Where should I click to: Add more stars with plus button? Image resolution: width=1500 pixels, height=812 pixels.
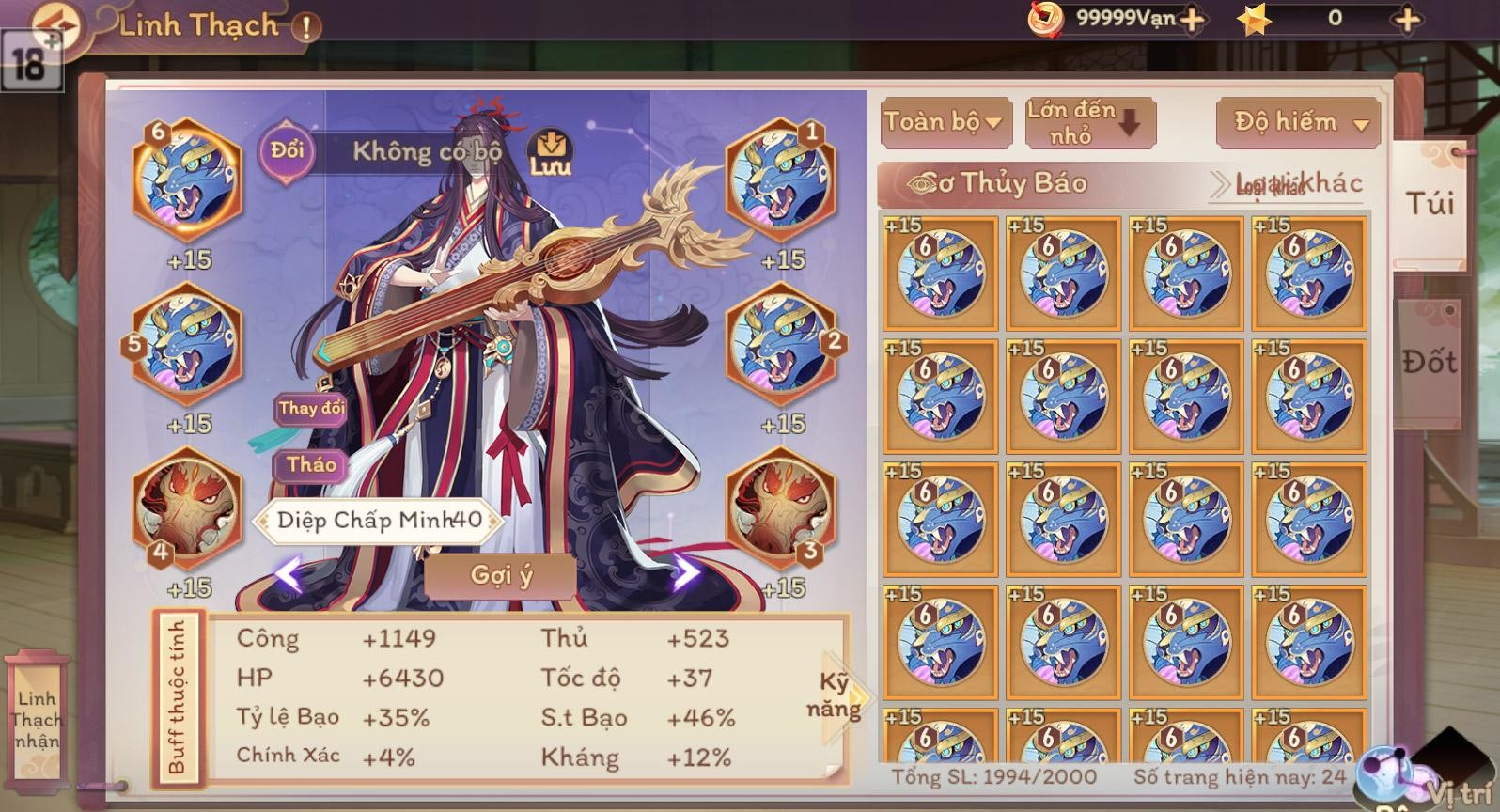[x=1406, y=19]
